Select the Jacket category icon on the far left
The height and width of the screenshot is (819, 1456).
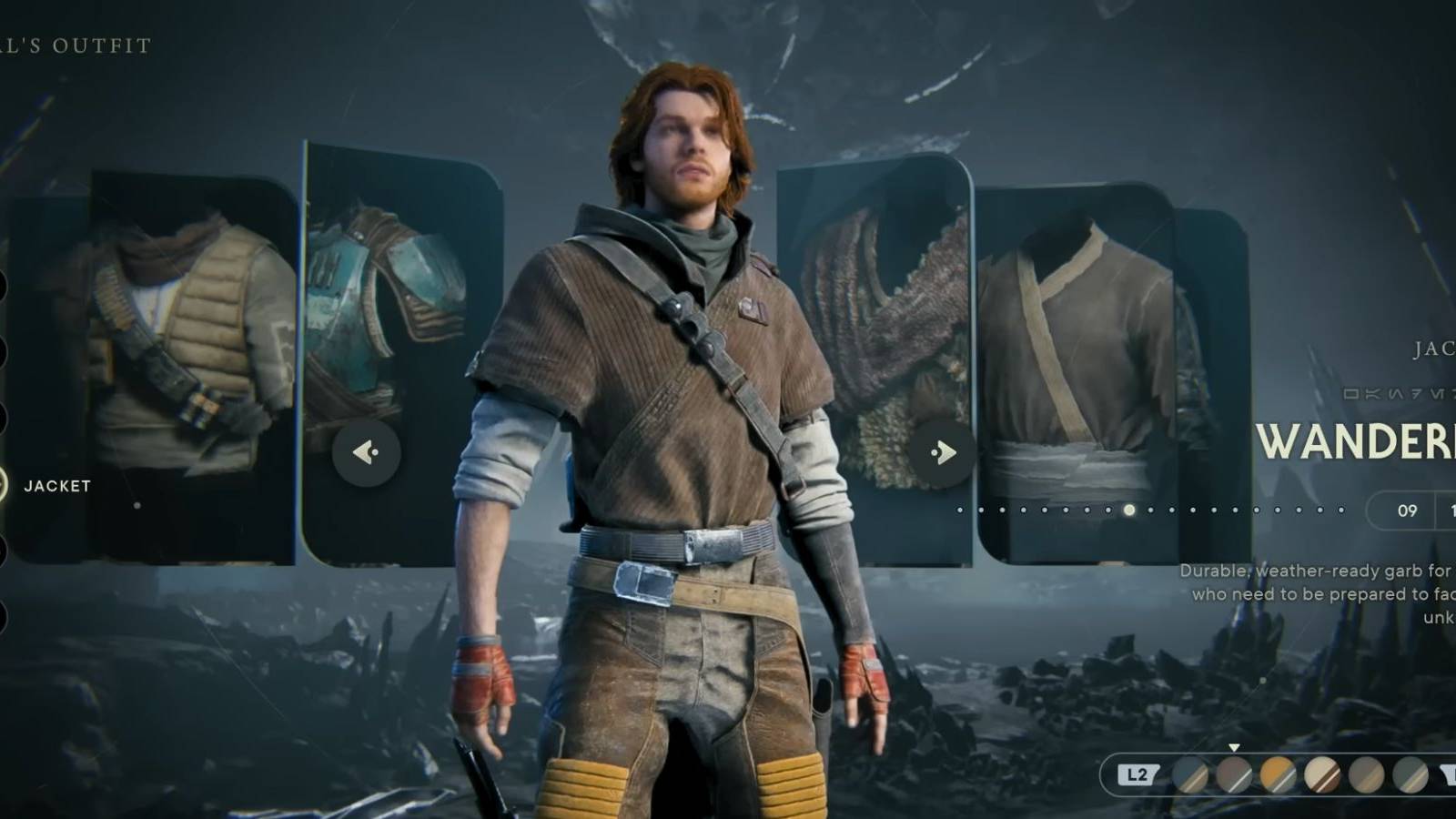pyautogui.click(x=4, y=487)
